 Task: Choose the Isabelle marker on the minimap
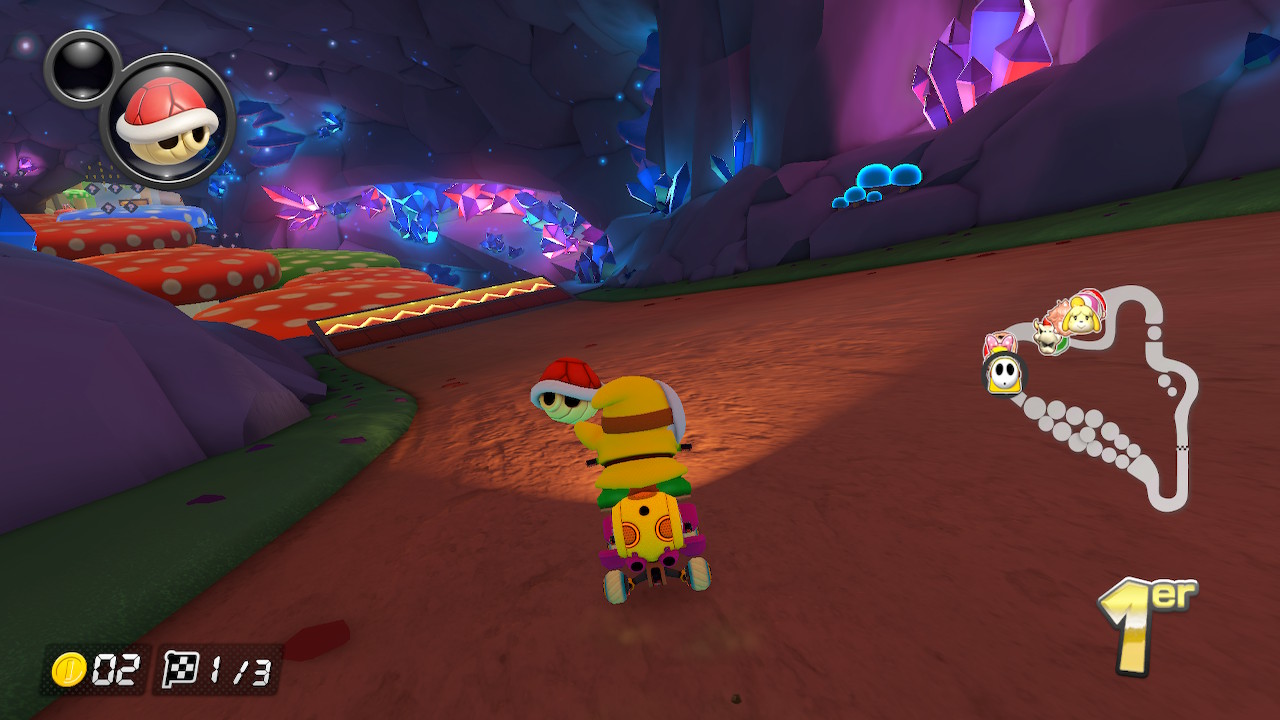click(1083, 315)
